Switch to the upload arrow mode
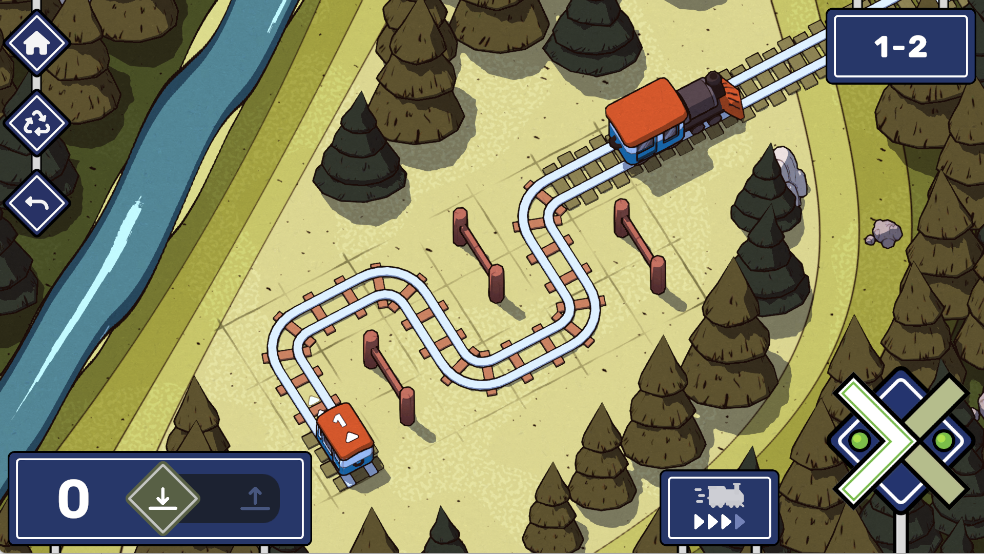Viewport: 984px width, 554px height. pyautogui.click(x=254, y=497)
